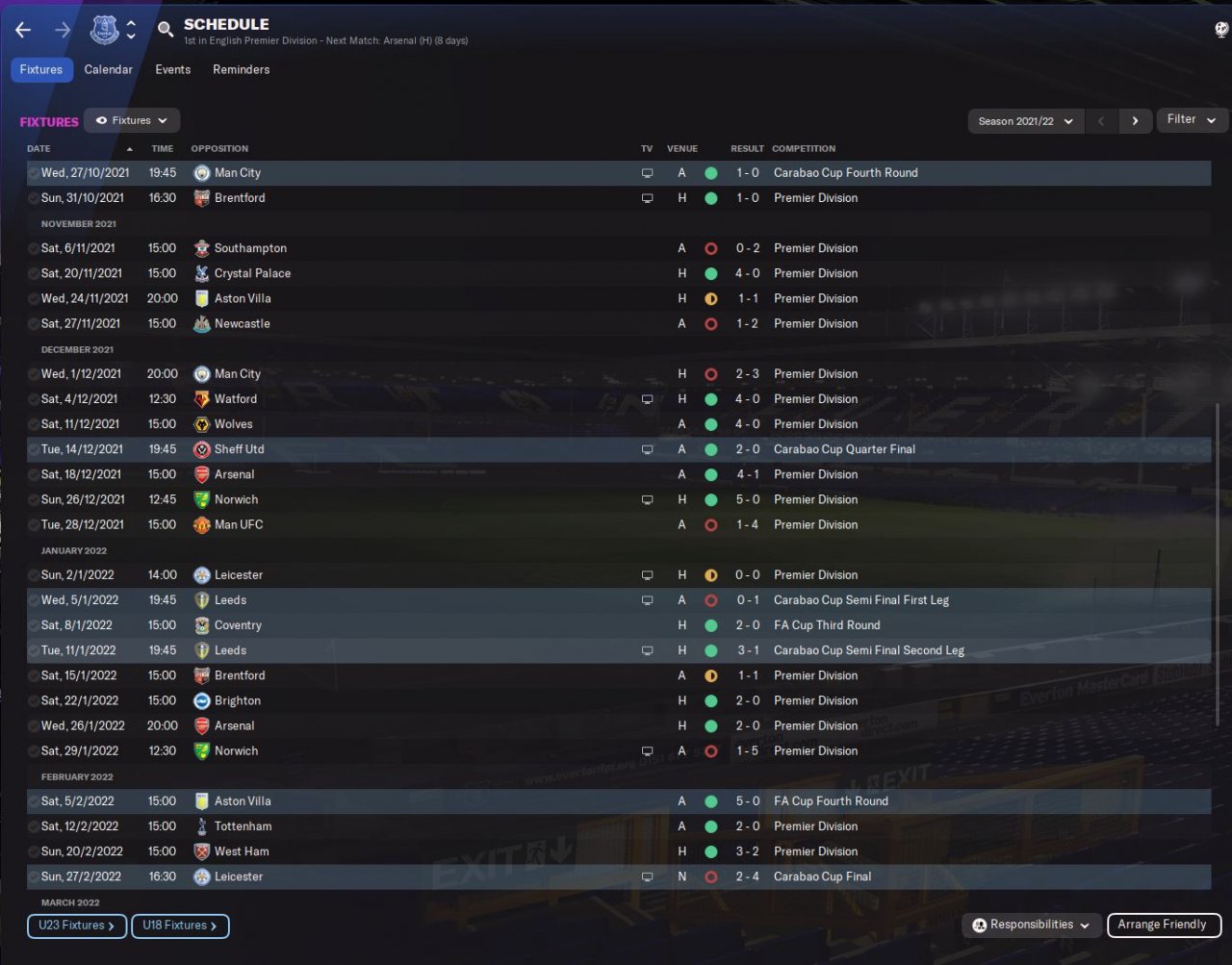View U23 Fixtures
The width and height of the screenshot is (1232, 965).
76,926
